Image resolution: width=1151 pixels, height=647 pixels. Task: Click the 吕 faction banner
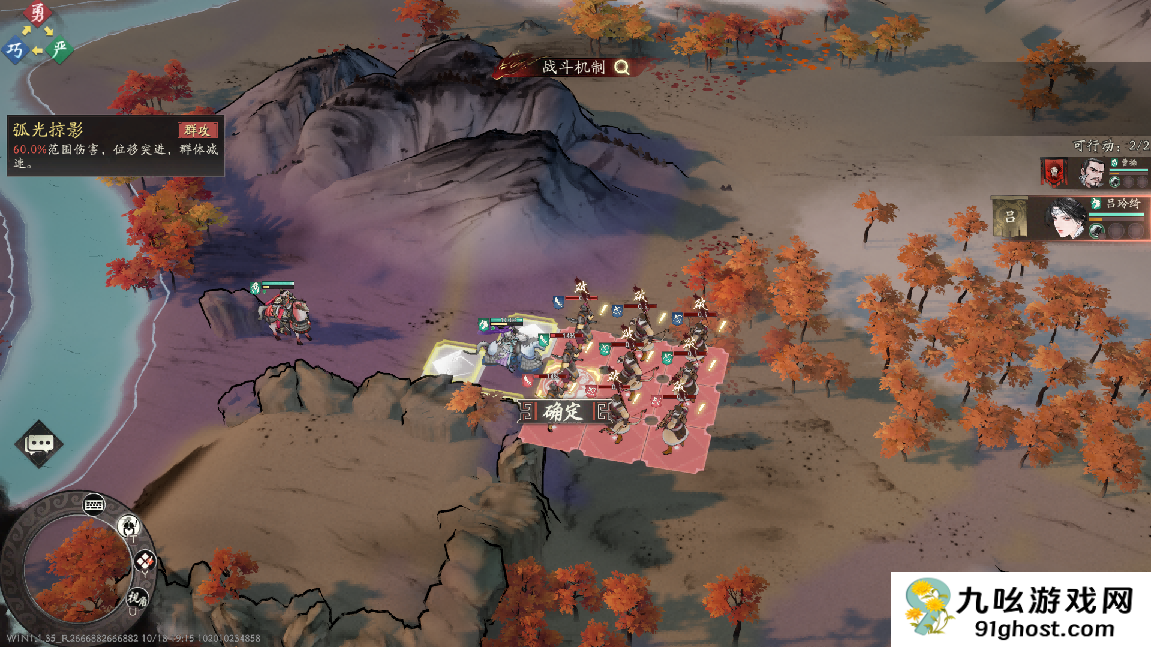(x=1010, y=218)
